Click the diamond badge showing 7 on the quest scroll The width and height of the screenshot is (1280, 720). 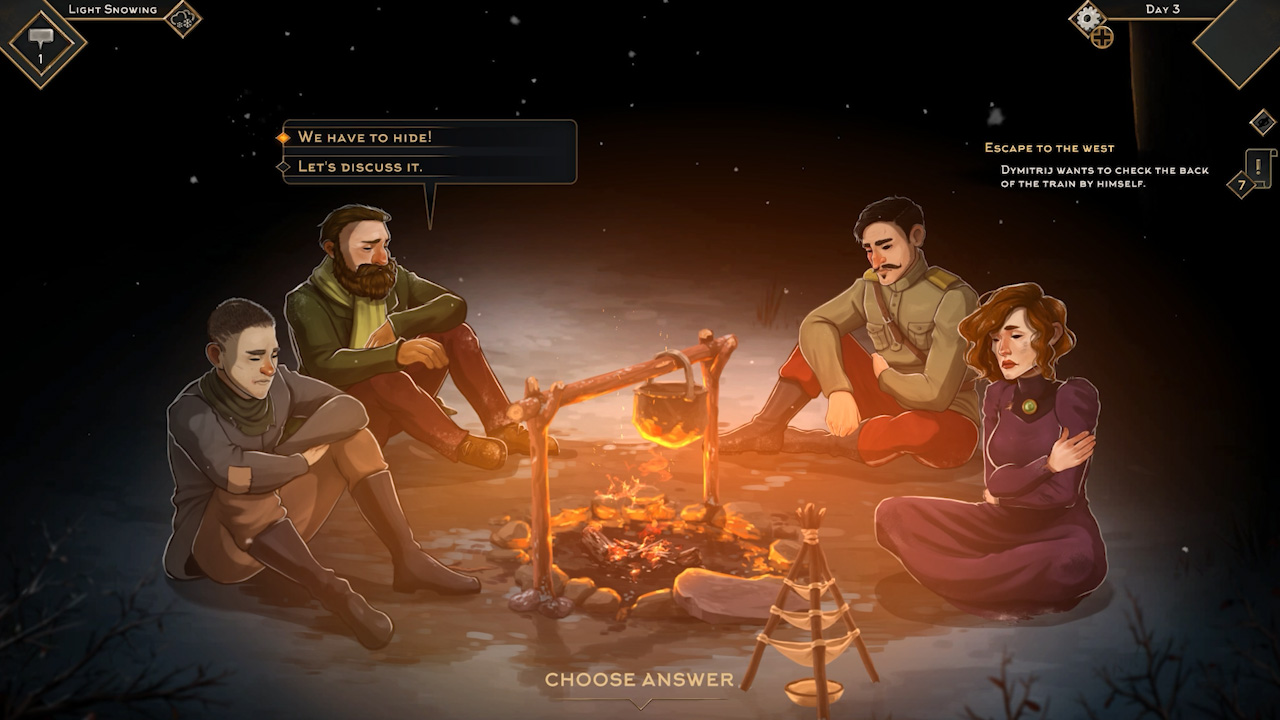[1241, 185]
